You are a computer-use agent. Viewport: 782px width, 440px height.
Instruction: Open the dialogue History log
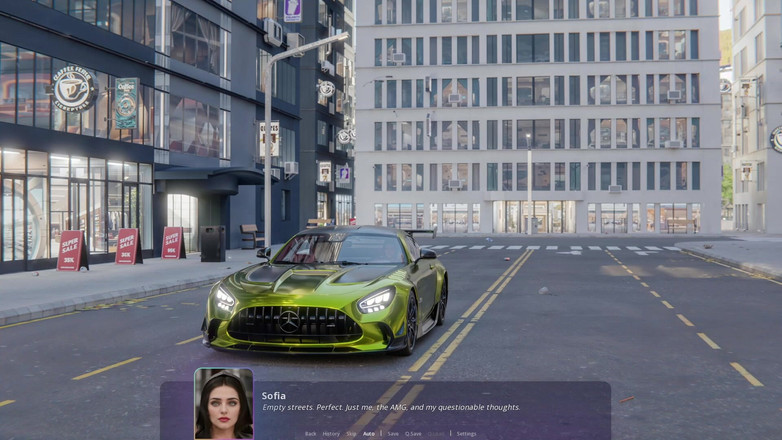pyautogui.click(x=331, y=434)
